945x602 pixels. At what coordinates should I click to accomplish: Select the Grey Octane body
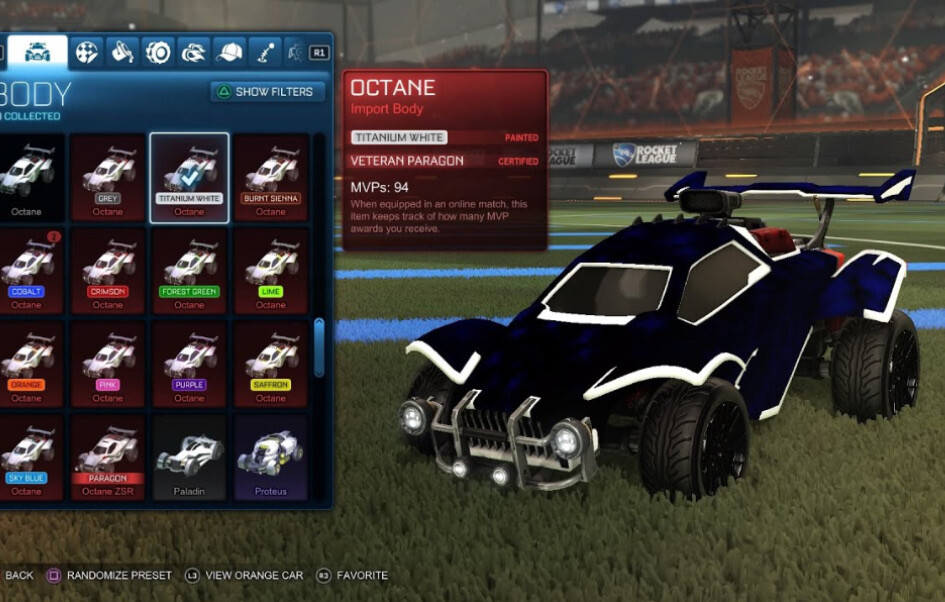pos(108,176)
